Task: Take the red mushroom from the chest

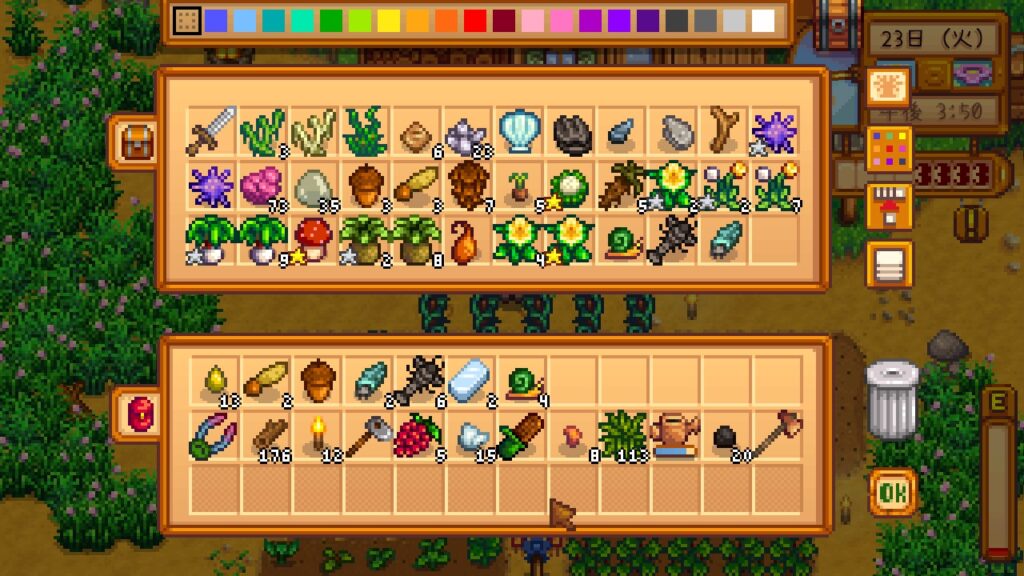Action: click(314, 240)
